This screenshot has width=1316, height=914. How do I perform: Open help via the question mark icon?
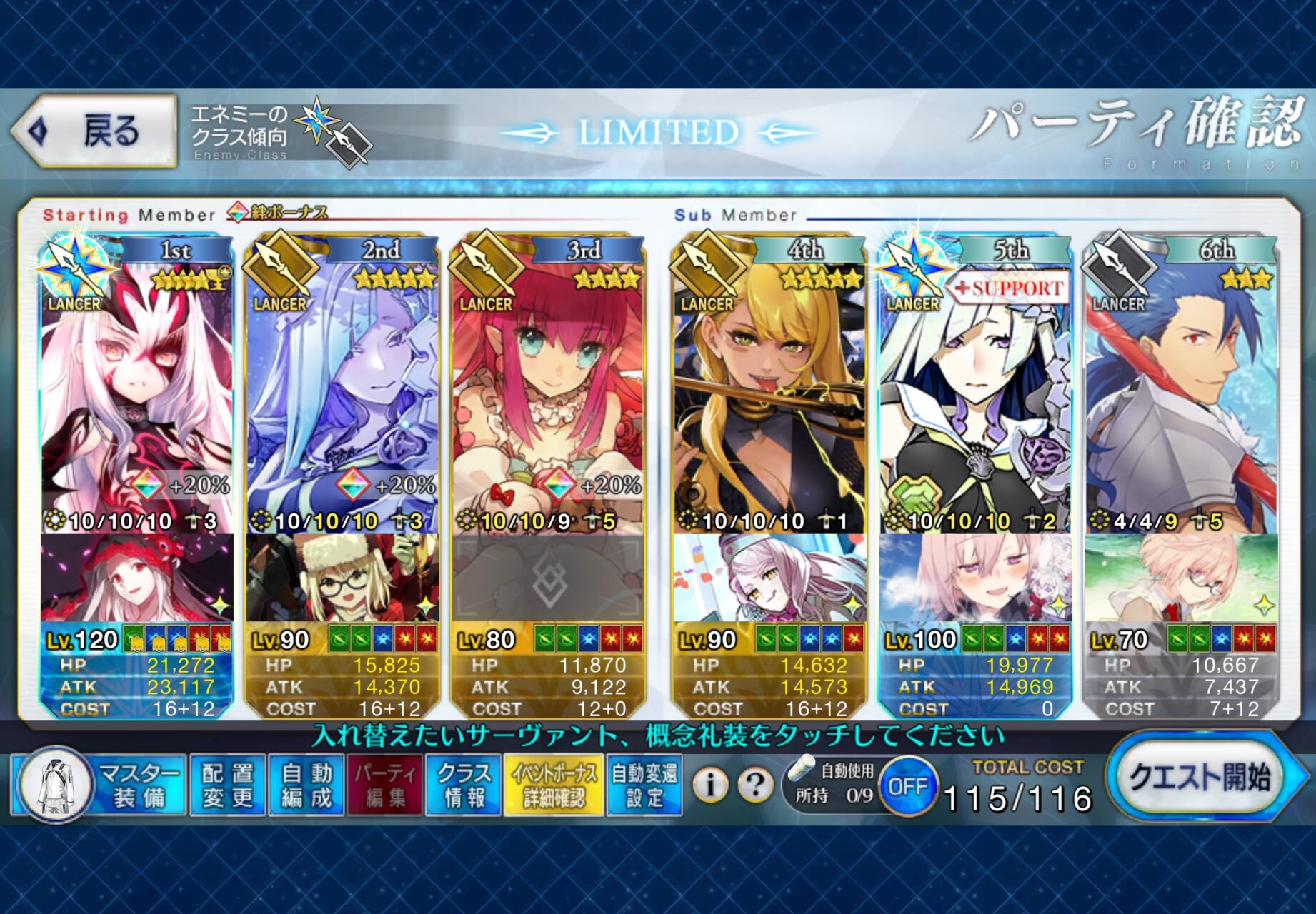tap(754, 785)
